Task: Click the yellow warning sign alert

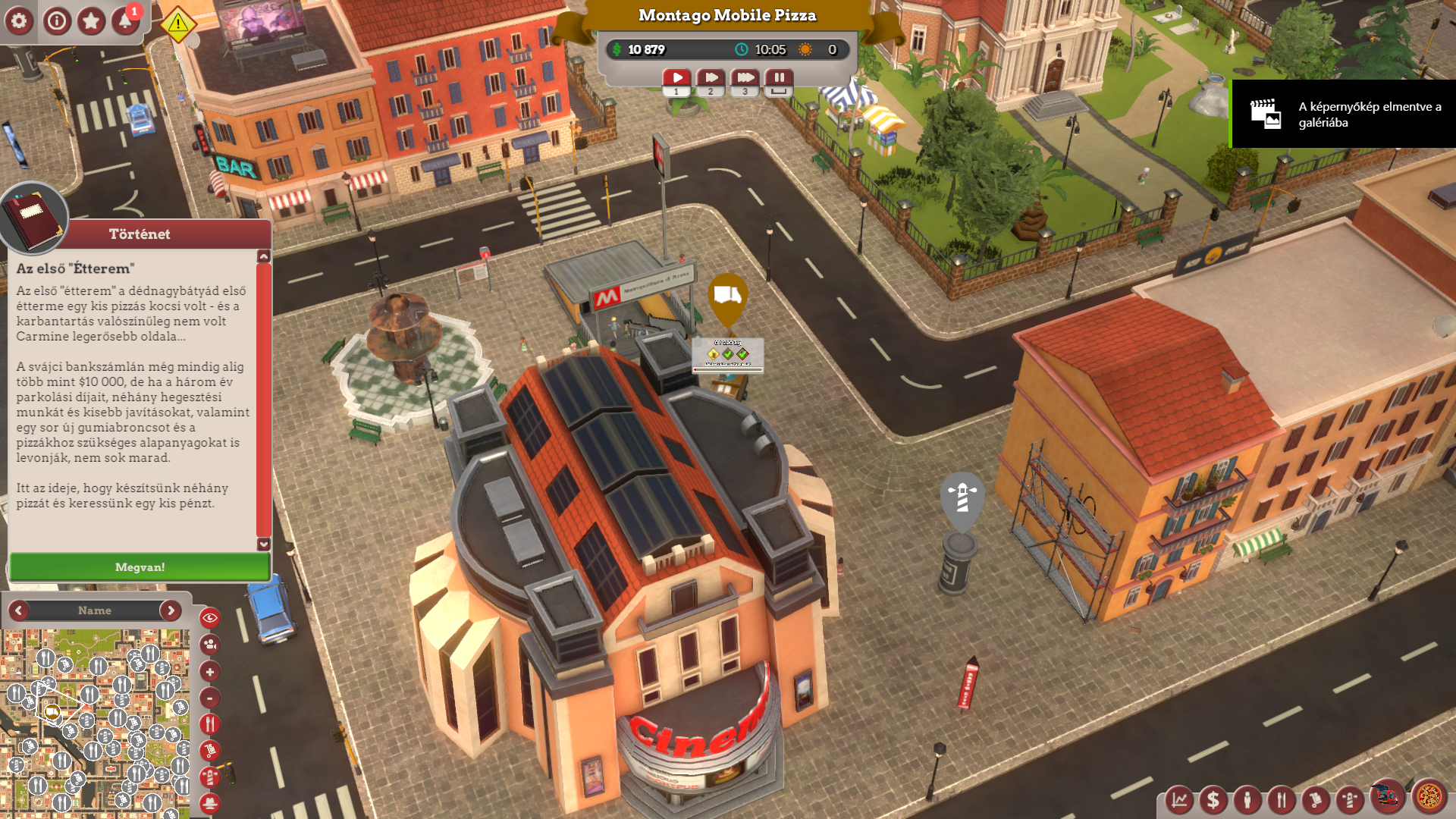Action: (x=178, y=24)
